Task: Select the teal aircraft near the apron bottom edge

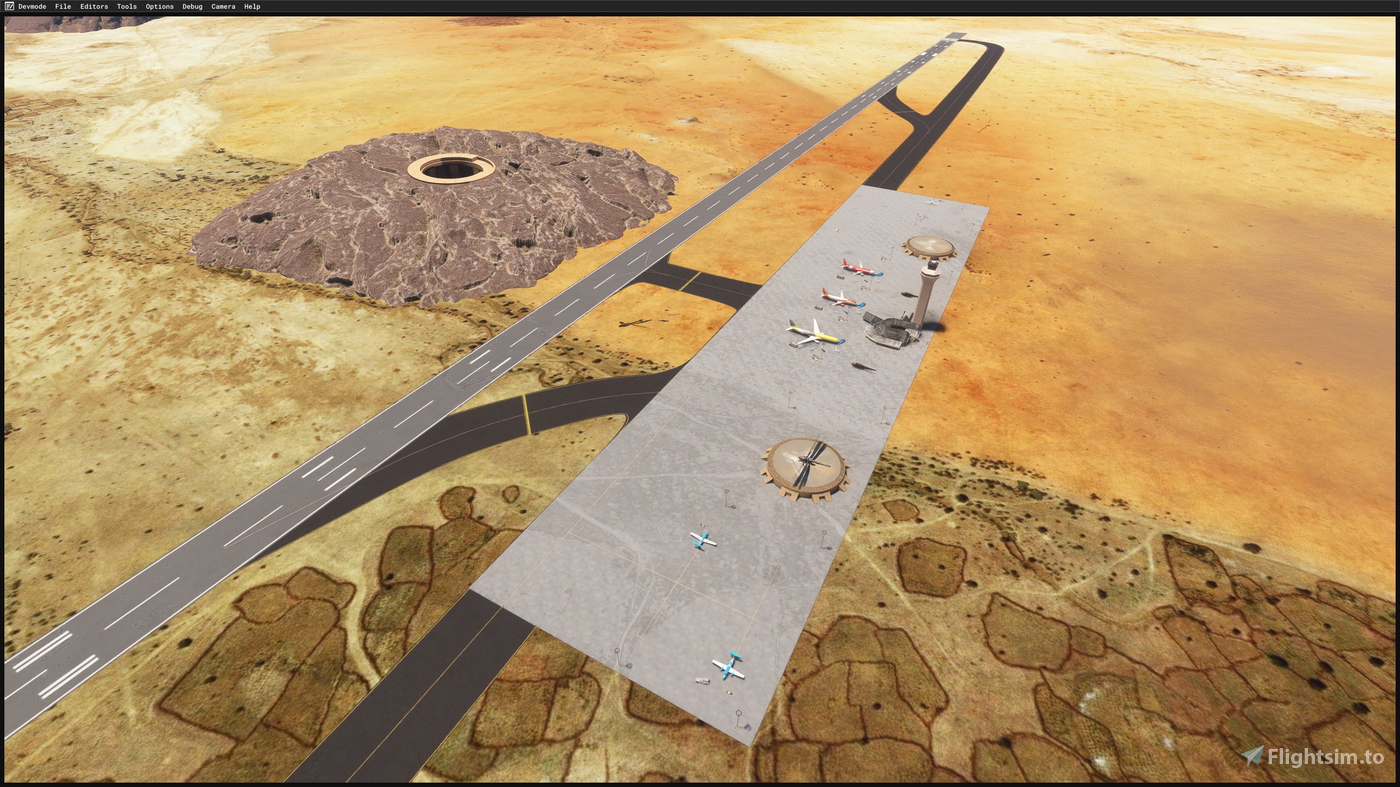Action: point(729,665)
